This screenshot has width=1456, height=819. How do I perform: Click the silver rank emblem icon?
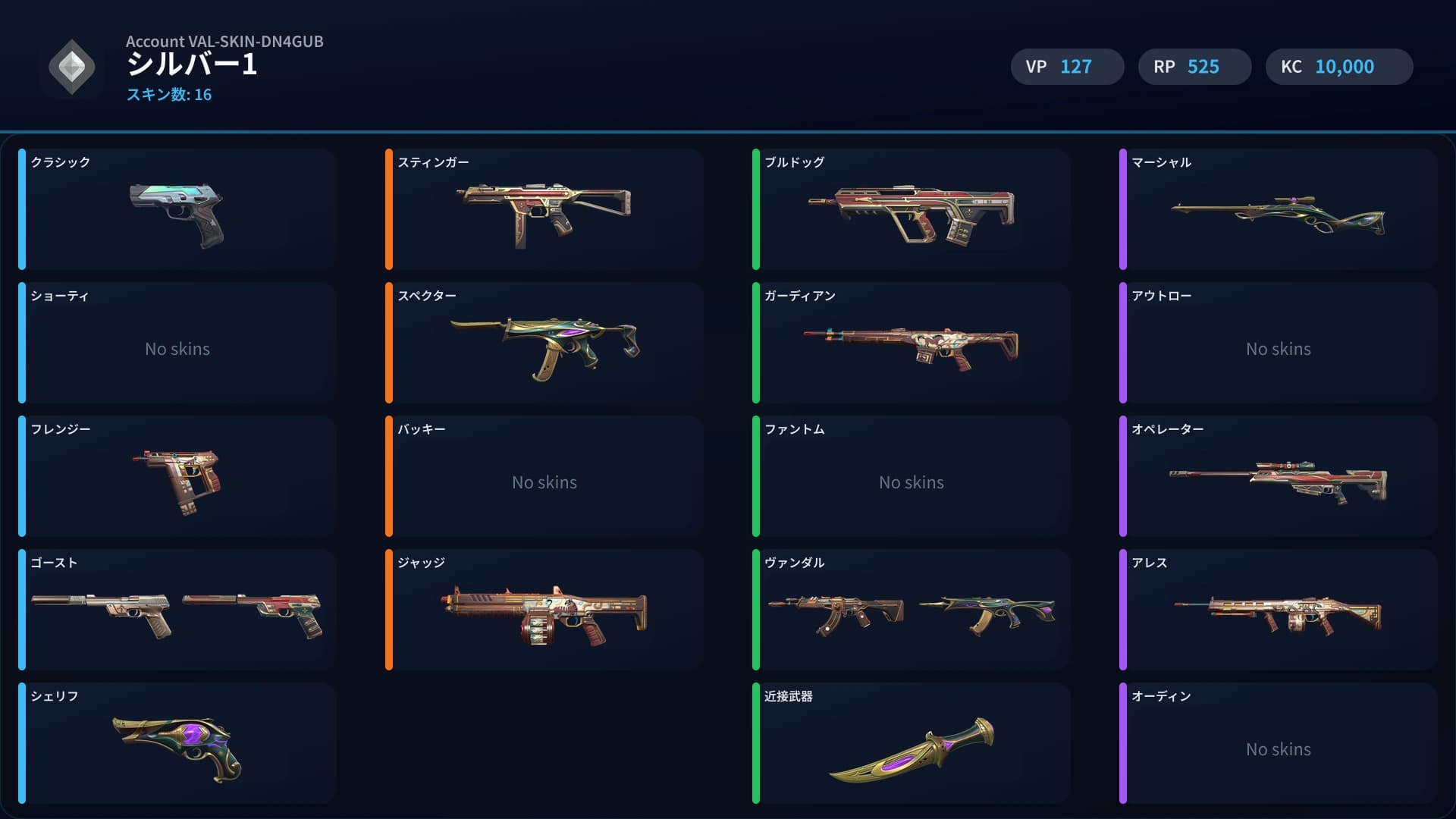click(x=72, y=67)
